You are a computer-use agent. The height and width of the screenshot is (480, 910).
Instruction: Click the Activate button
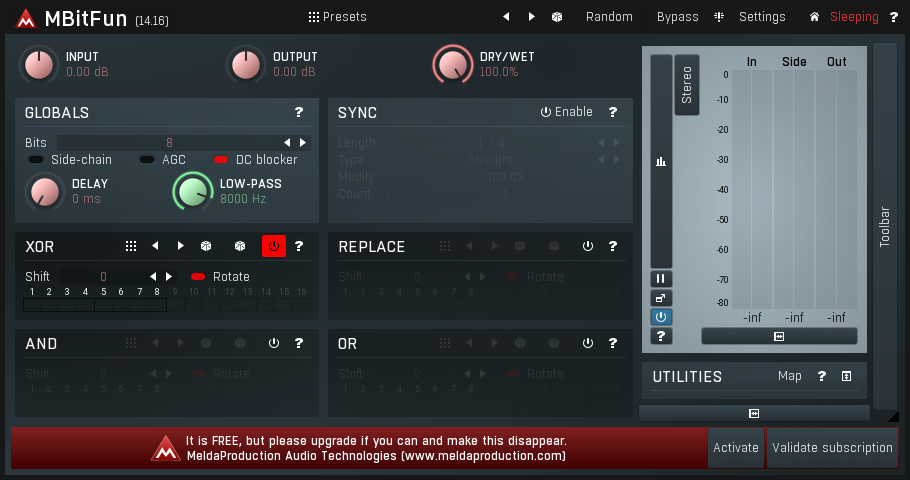735,448
